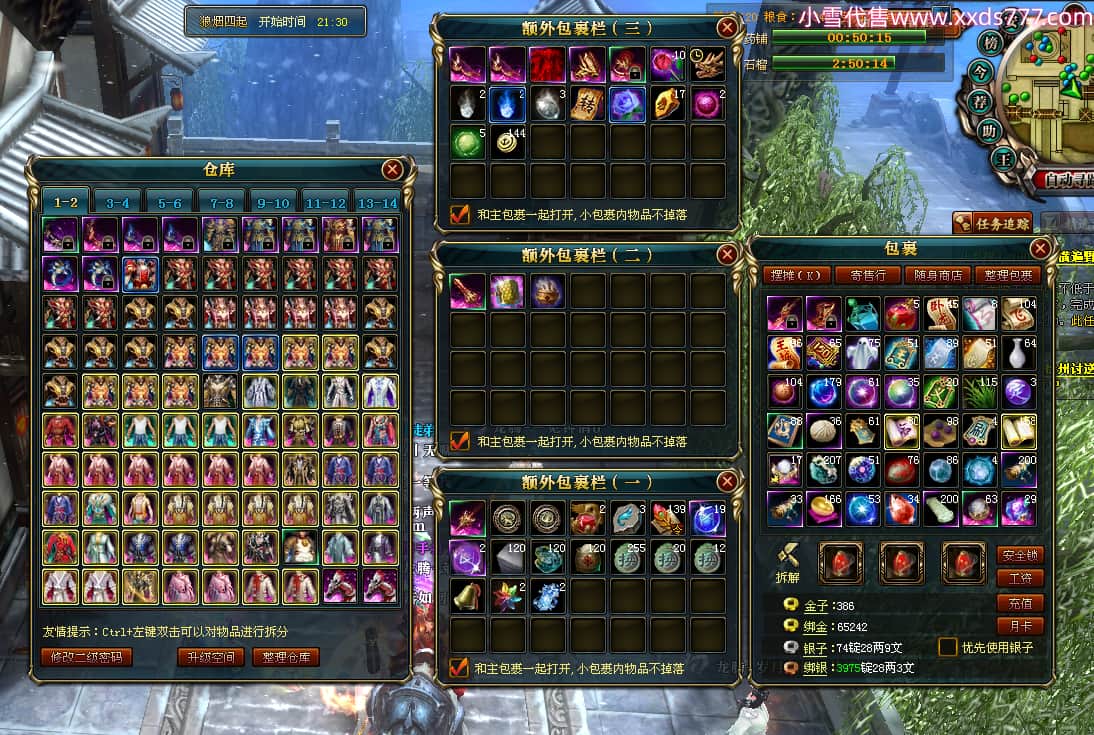Close 额外包裹栏（二） window
The height and width of the screenshot is (735, 1094).
pyautogui.click(x=727, y=254)
